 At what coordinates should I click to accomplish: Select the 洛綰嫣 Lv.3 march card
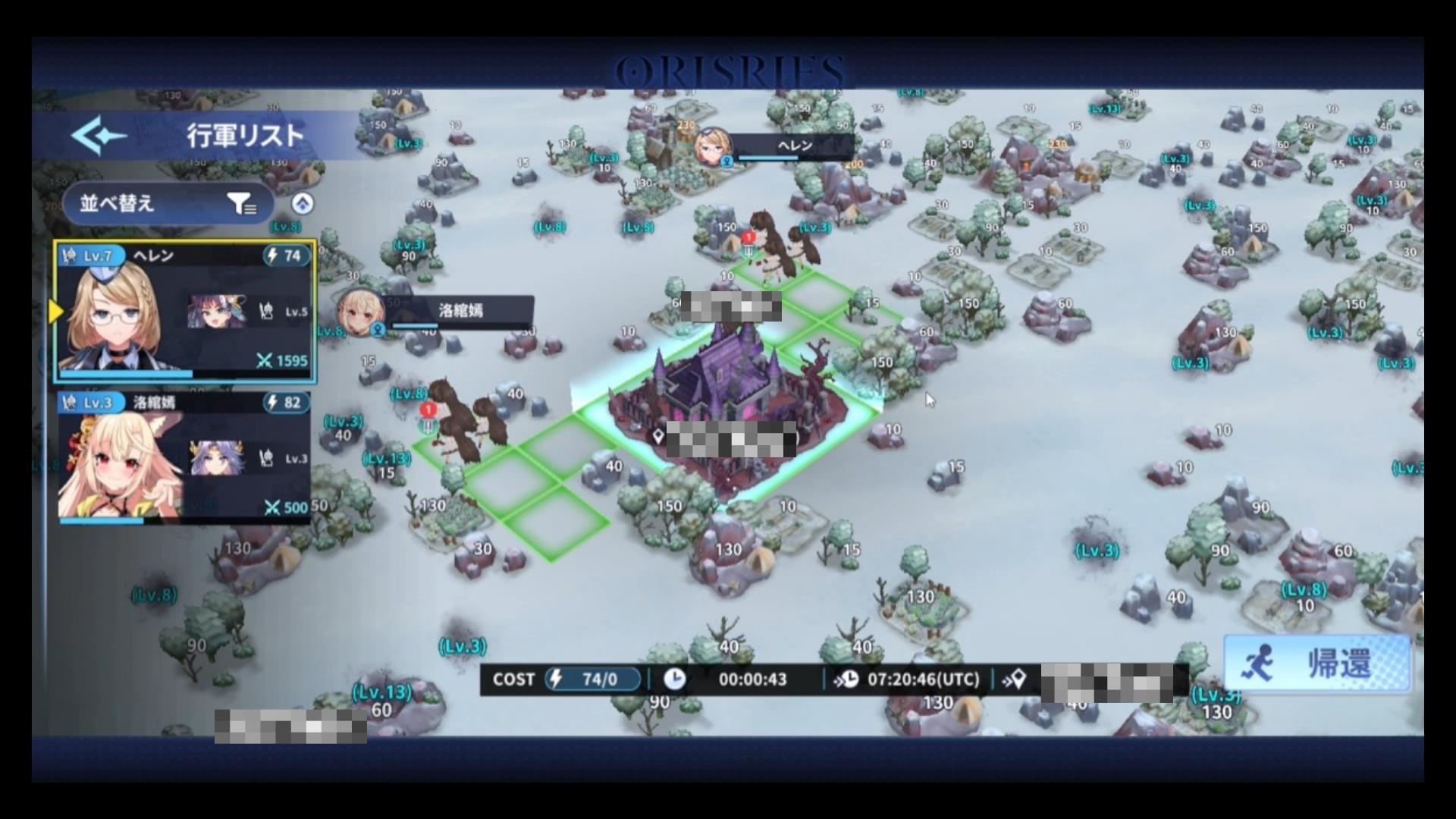(x=184, y=457)
